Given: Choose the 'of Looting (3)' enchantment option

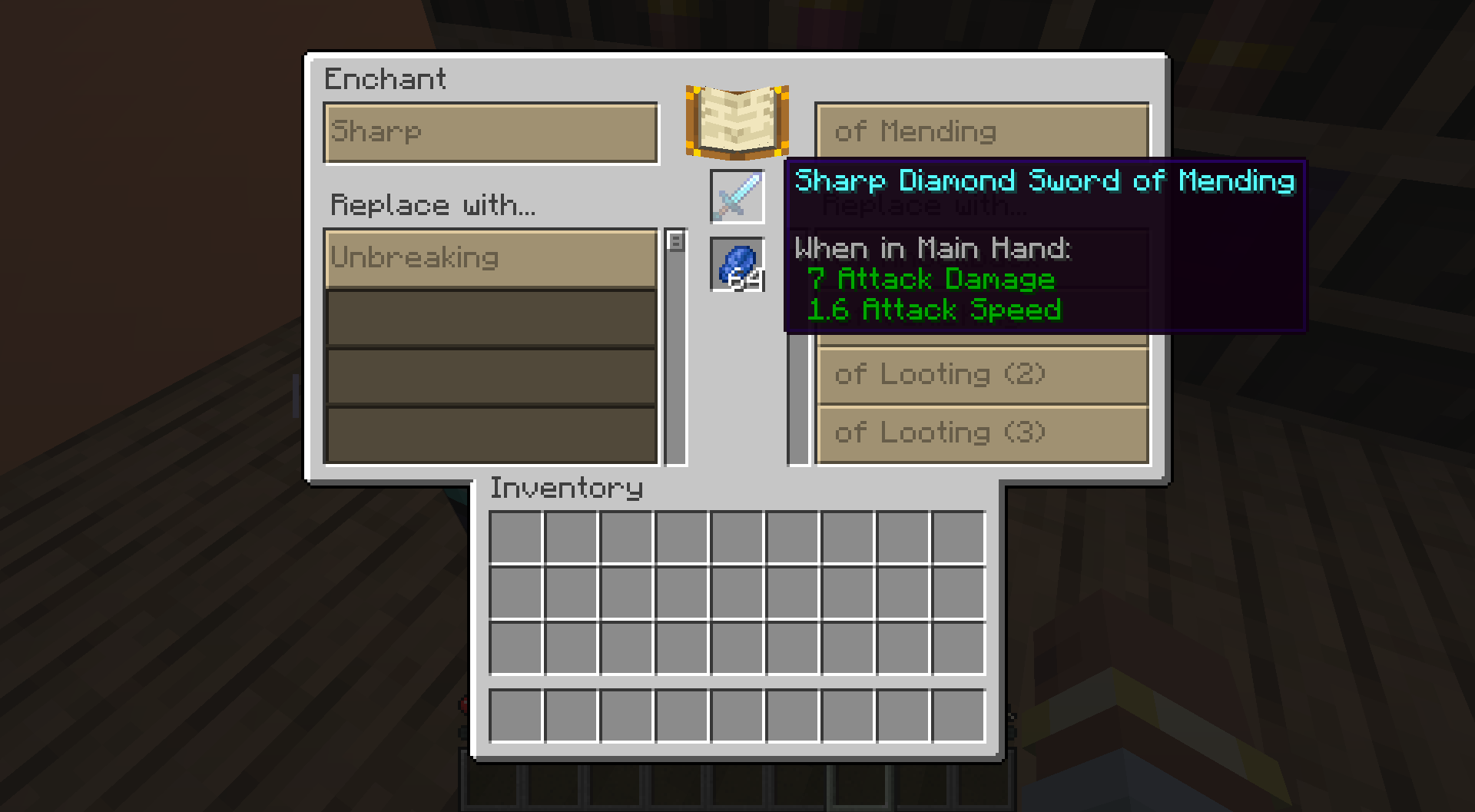Looking at the screenshot, I should pos(982,433).
